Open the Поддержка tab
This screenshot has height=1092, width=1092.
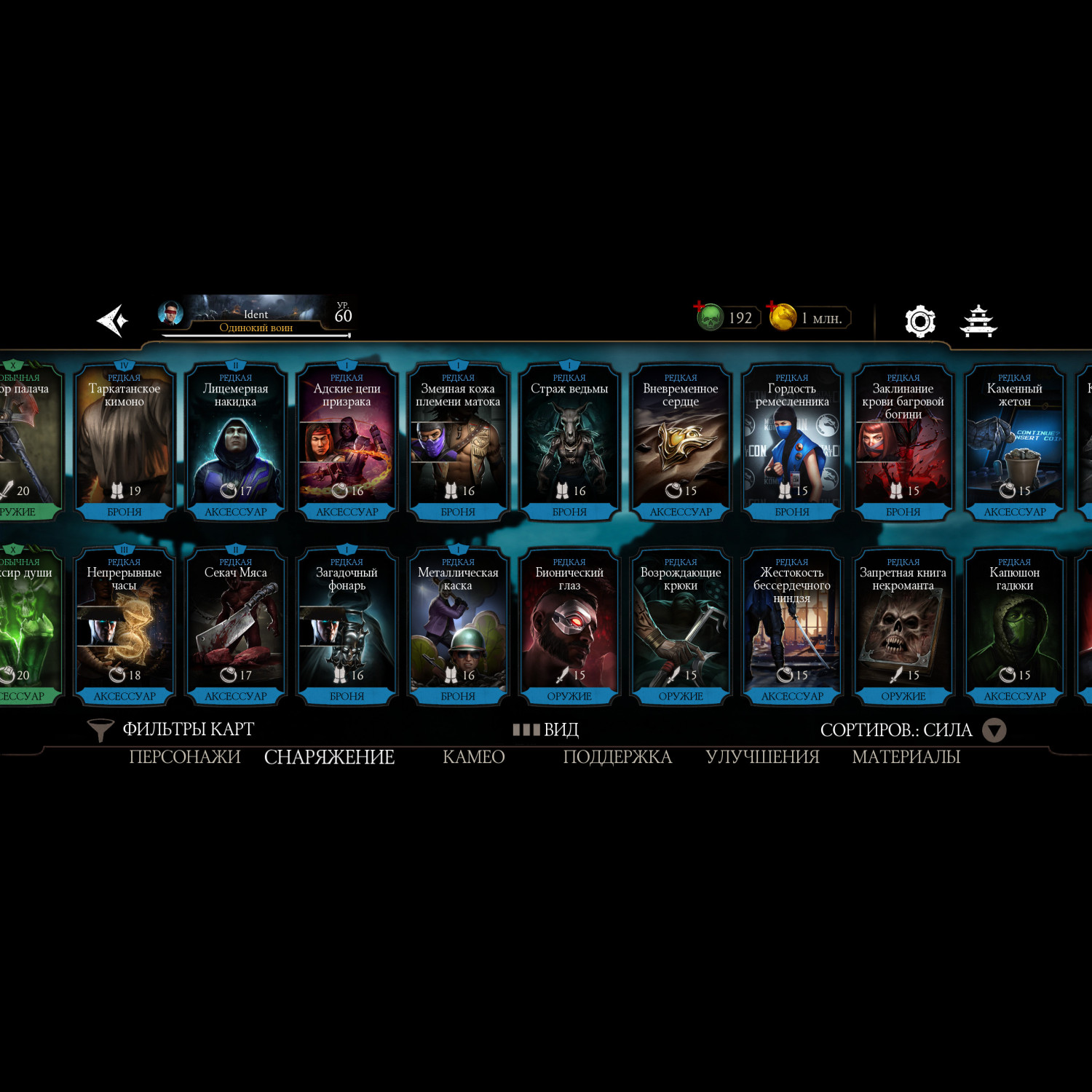pos(617,757)
